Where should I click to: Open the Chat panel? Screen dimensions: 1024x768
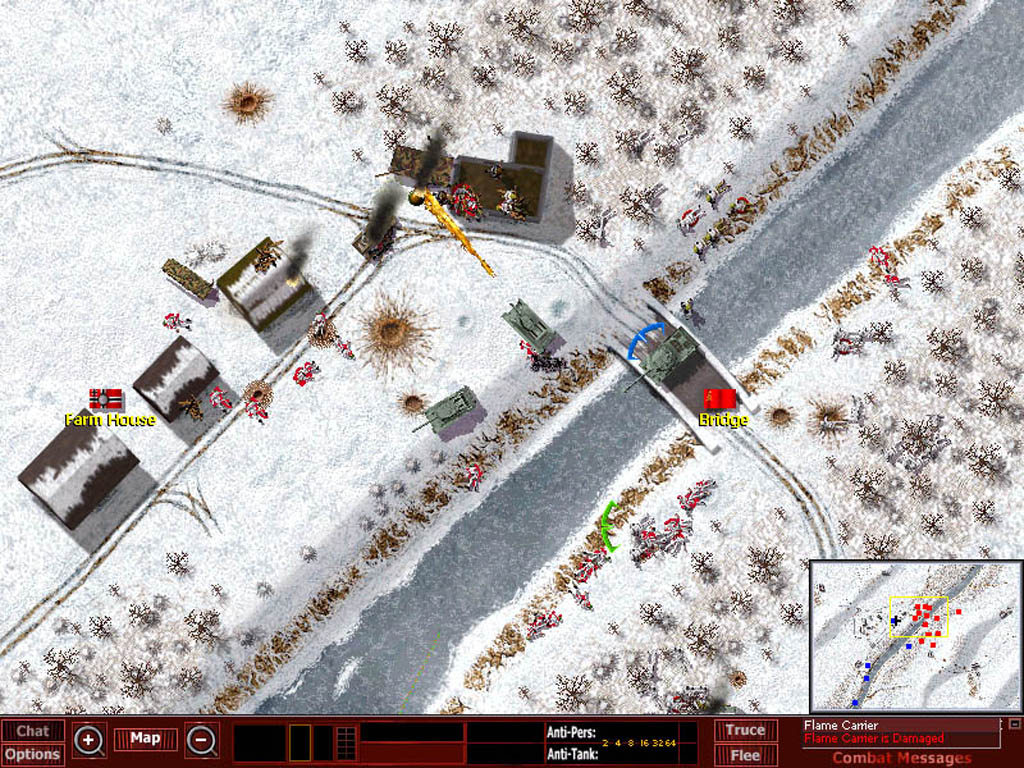32,731
